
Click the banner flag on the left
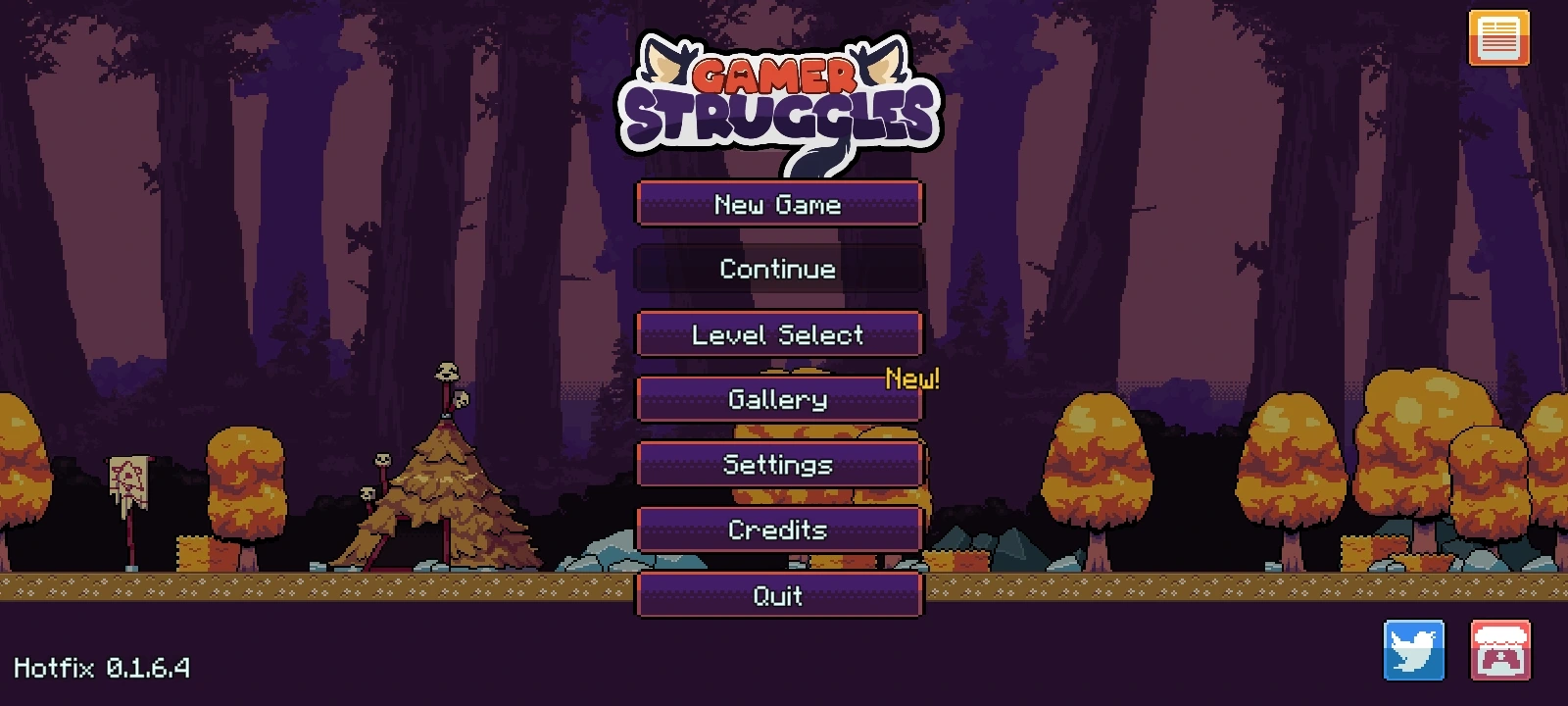(x=130, y=480)
